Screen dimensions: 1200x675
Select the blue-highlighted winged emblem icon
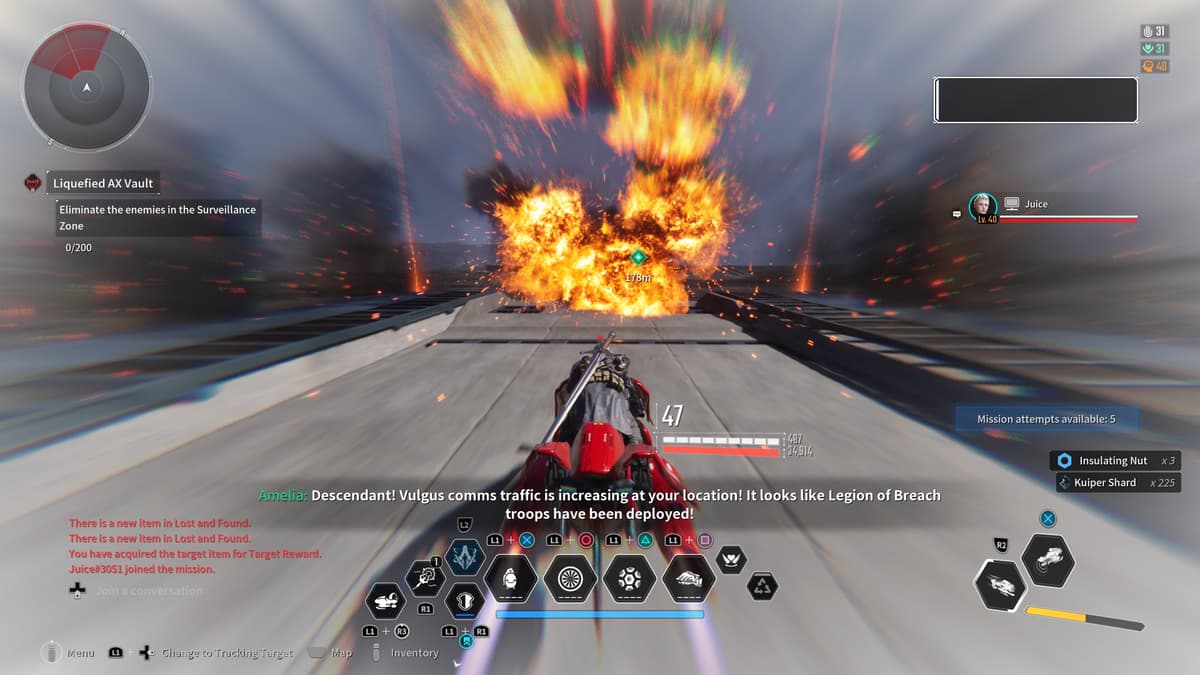tap(465, 557)
